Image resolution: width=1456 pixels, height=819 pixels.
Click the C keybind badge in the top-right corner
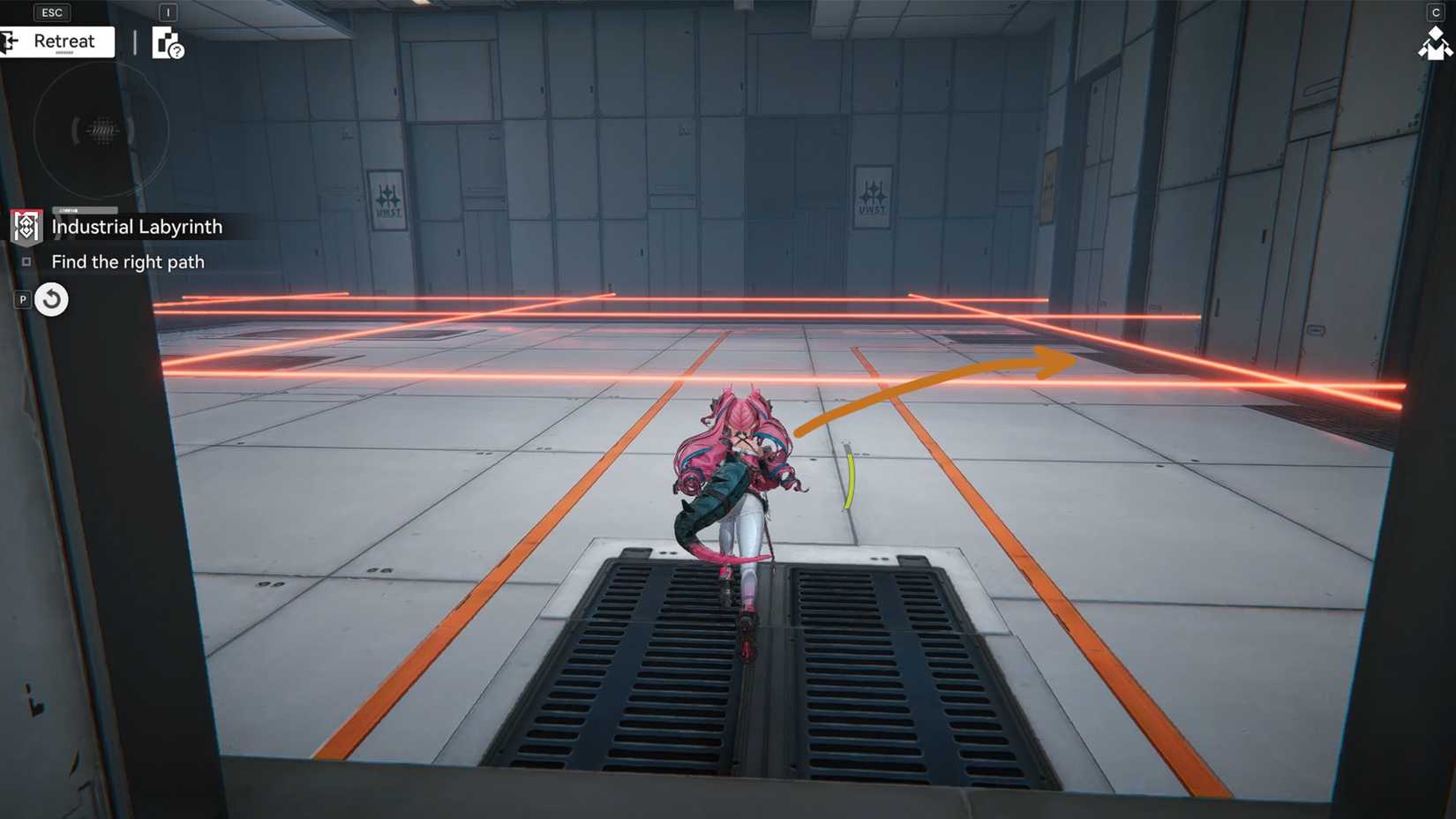tap(1435, 11)
